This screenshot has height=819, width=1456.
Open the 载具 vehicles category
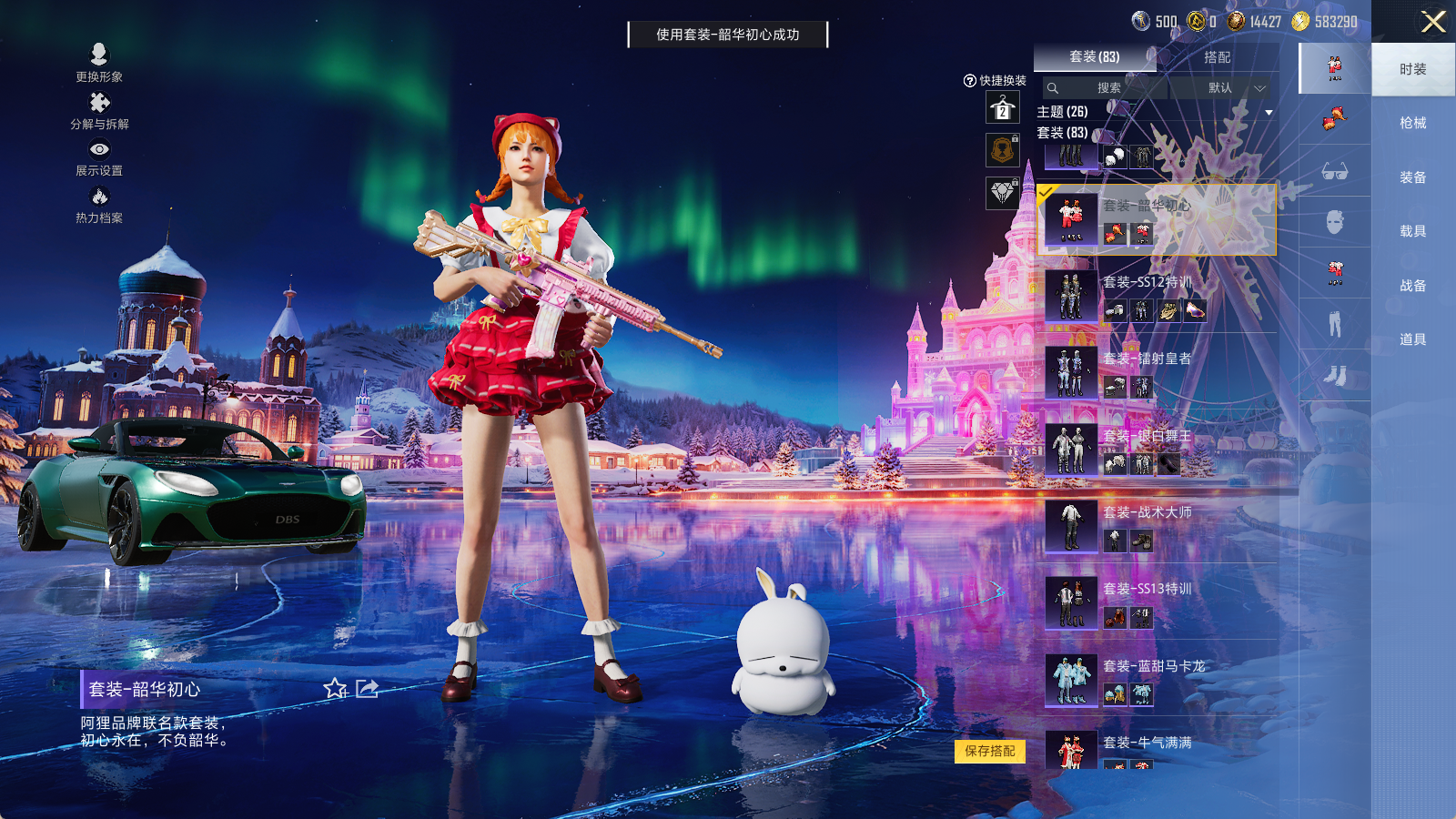click(1412, 231)
